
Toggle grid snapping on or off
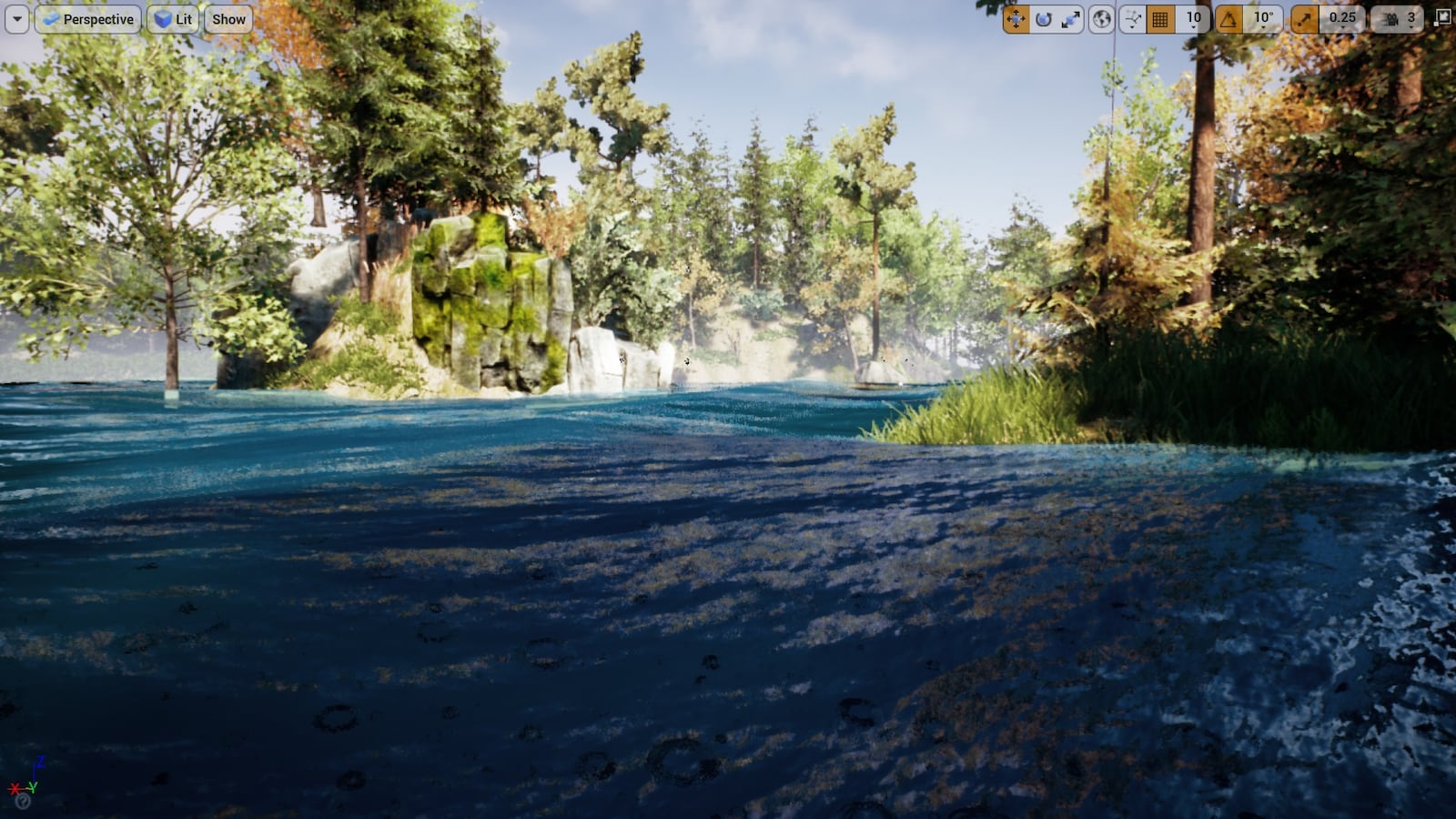point(1160,17)
